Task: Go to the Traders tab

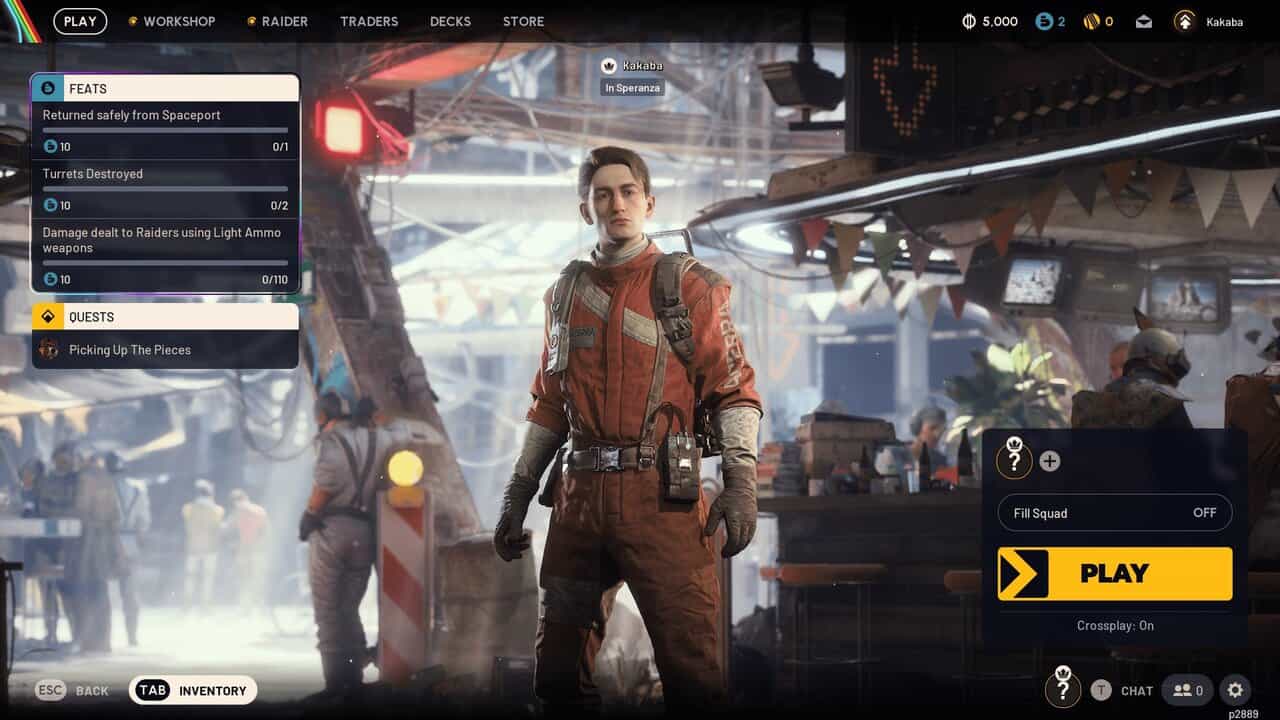Action: point(369,21)
